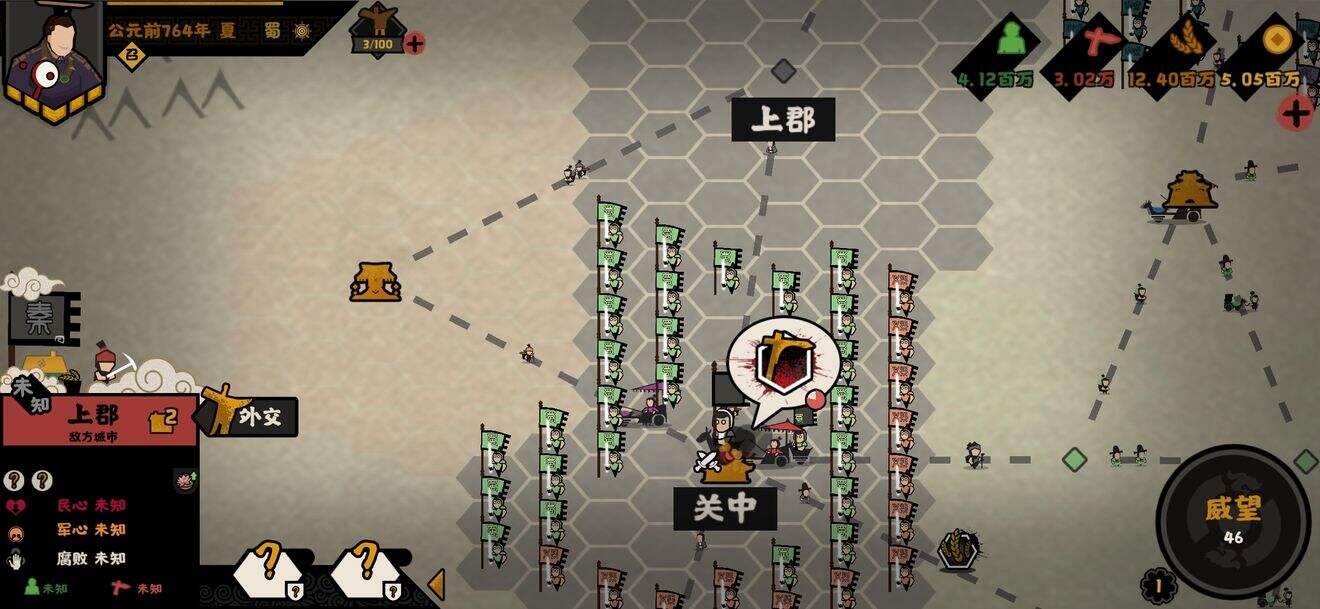Click the lotus icon with green arrow
Image resolution: width=1320 pixels, height=609 pixels.
185,480
